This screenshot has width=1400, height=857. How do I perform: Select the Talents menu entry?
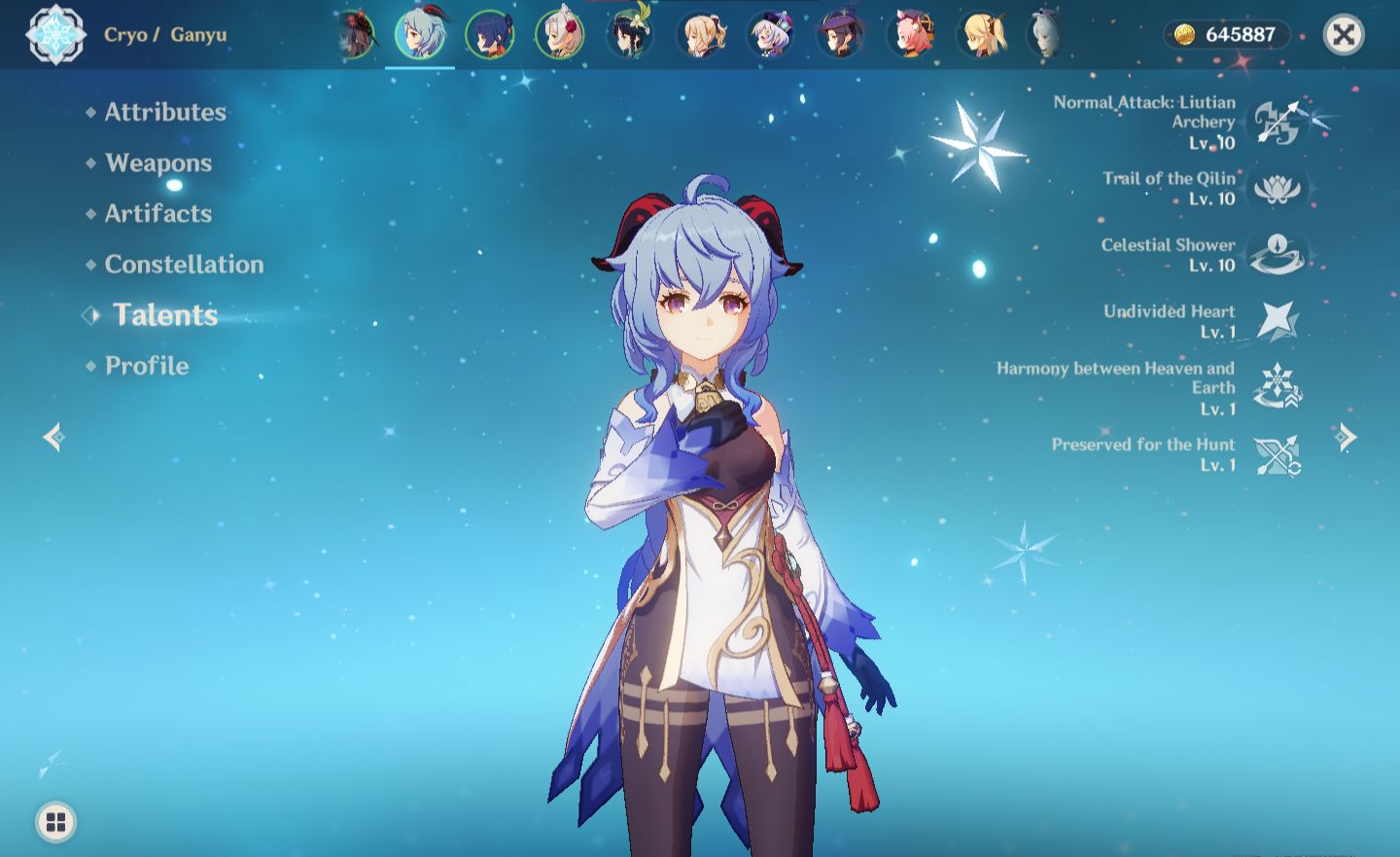point(165,314)
